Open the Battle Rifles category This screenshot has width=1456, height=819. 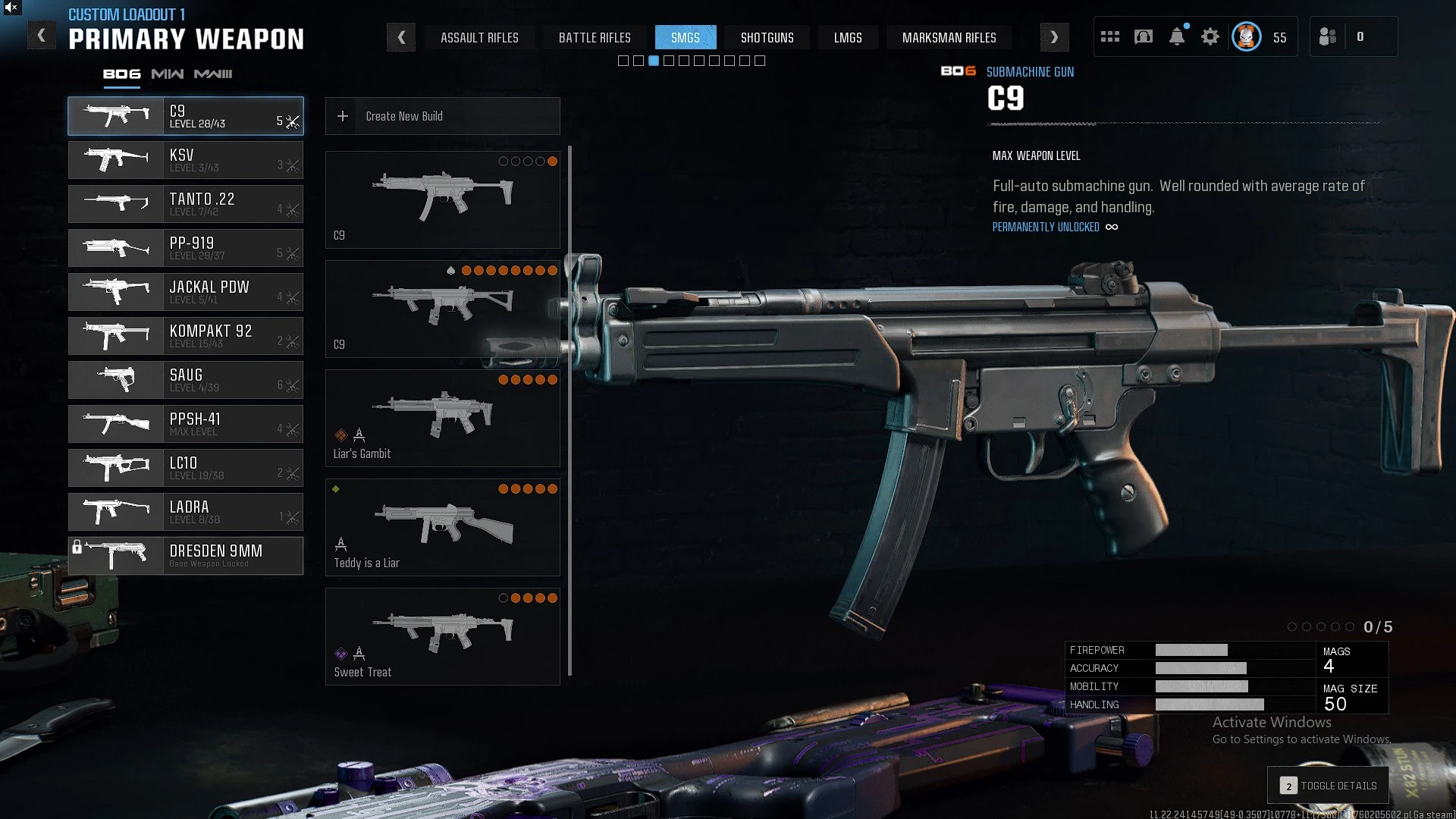pos(595,37)
